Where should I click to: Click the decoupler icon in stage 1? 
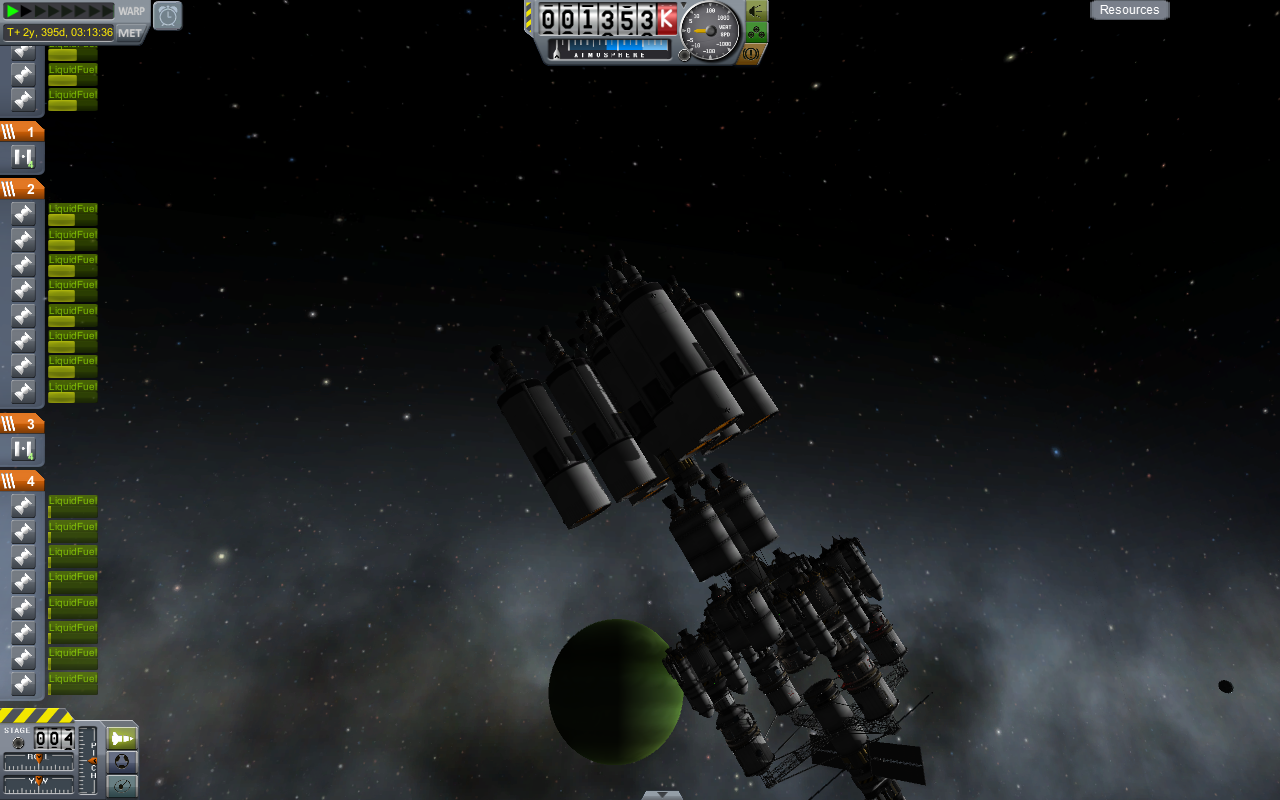[23, 157]
